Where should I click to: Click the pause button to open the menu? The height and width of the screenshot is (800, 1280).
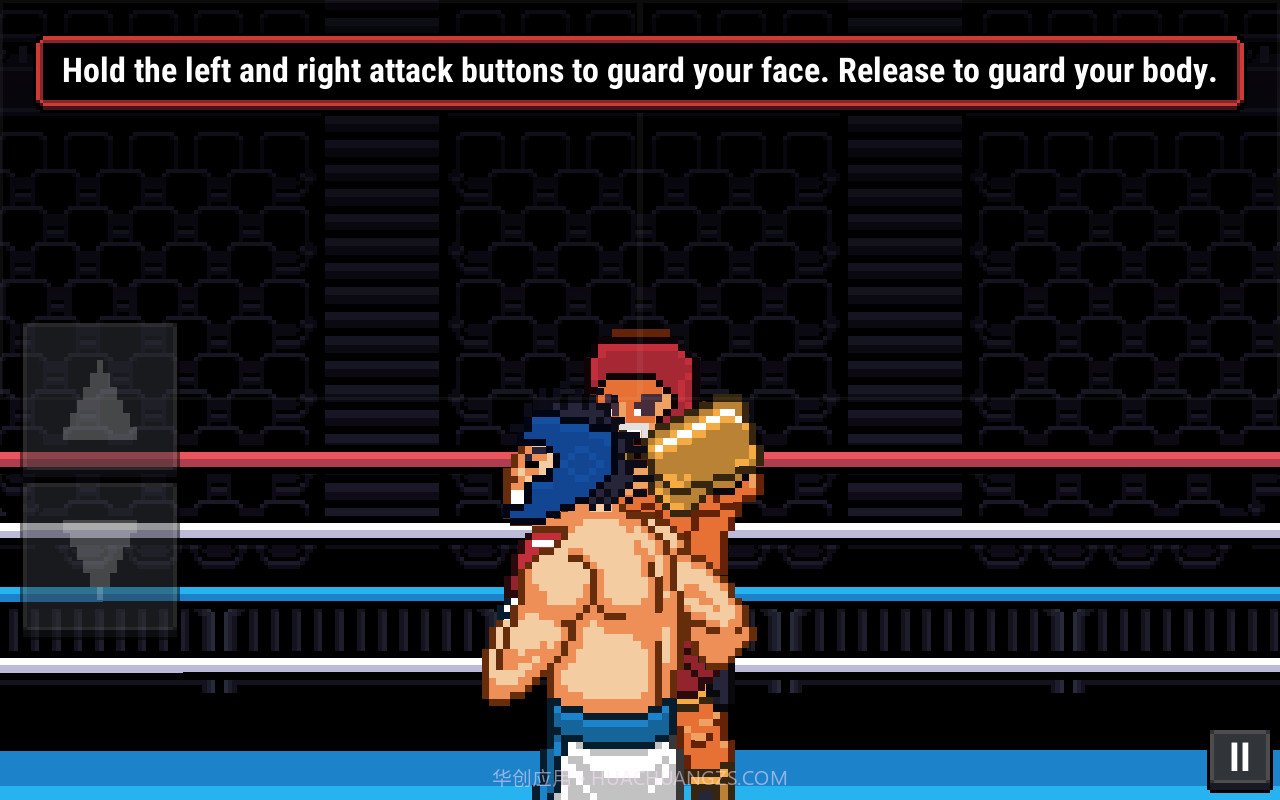click(1238, 757)
